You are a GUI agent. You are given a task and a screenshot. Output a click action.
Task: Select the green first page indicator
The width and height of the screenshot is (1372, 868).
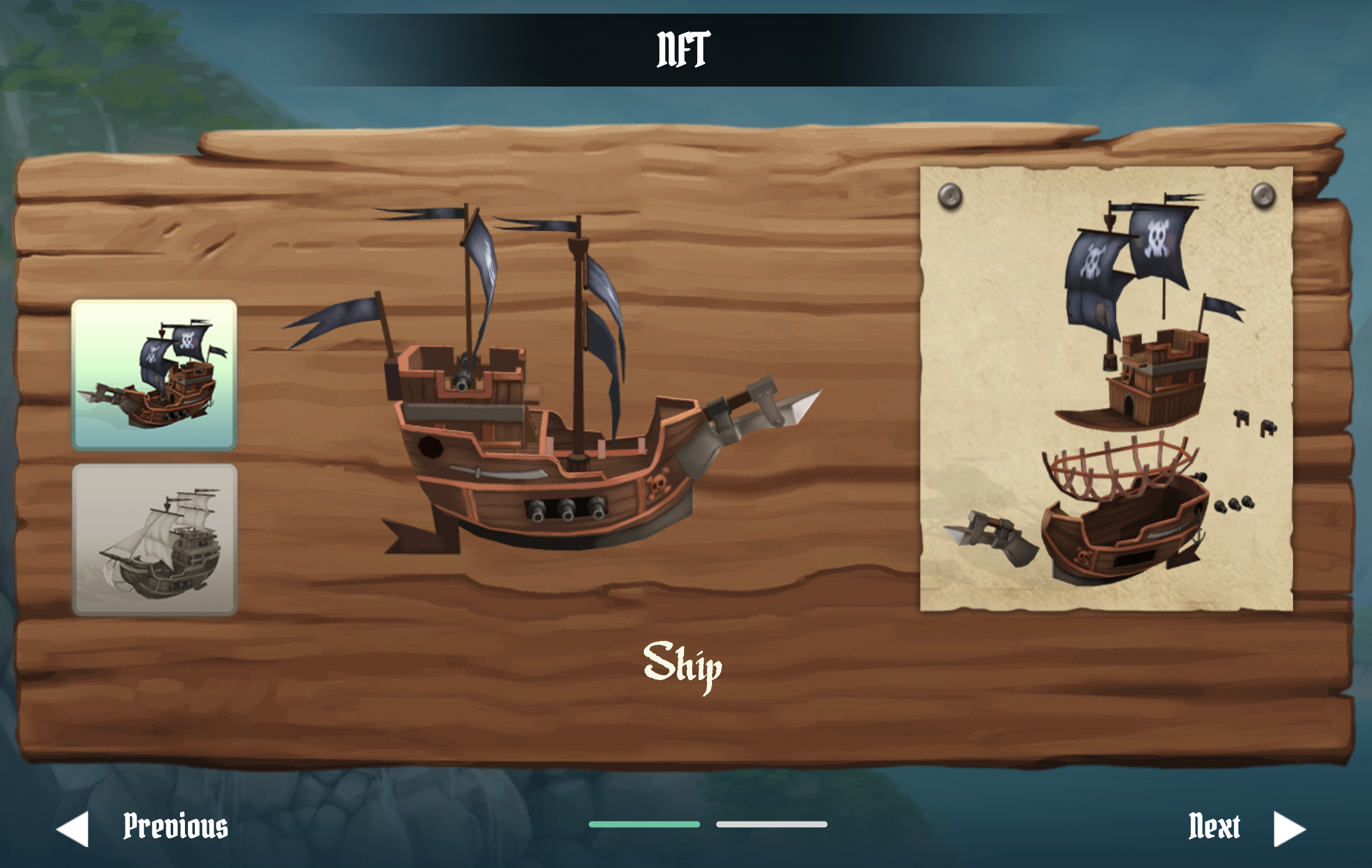pos(644,824)
